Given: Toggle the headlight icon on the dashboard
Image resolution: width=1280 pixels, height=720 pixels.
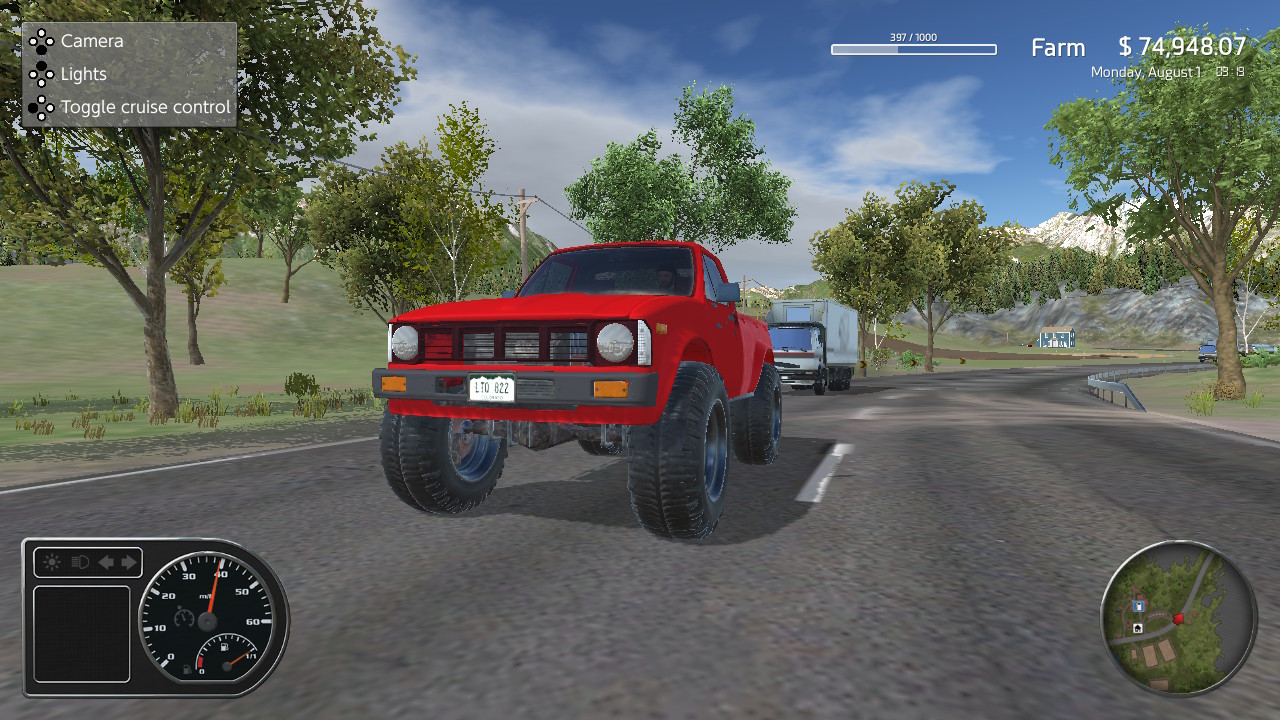Looking at the screenshot, I should pyautogui.click(x=79, y=561).
